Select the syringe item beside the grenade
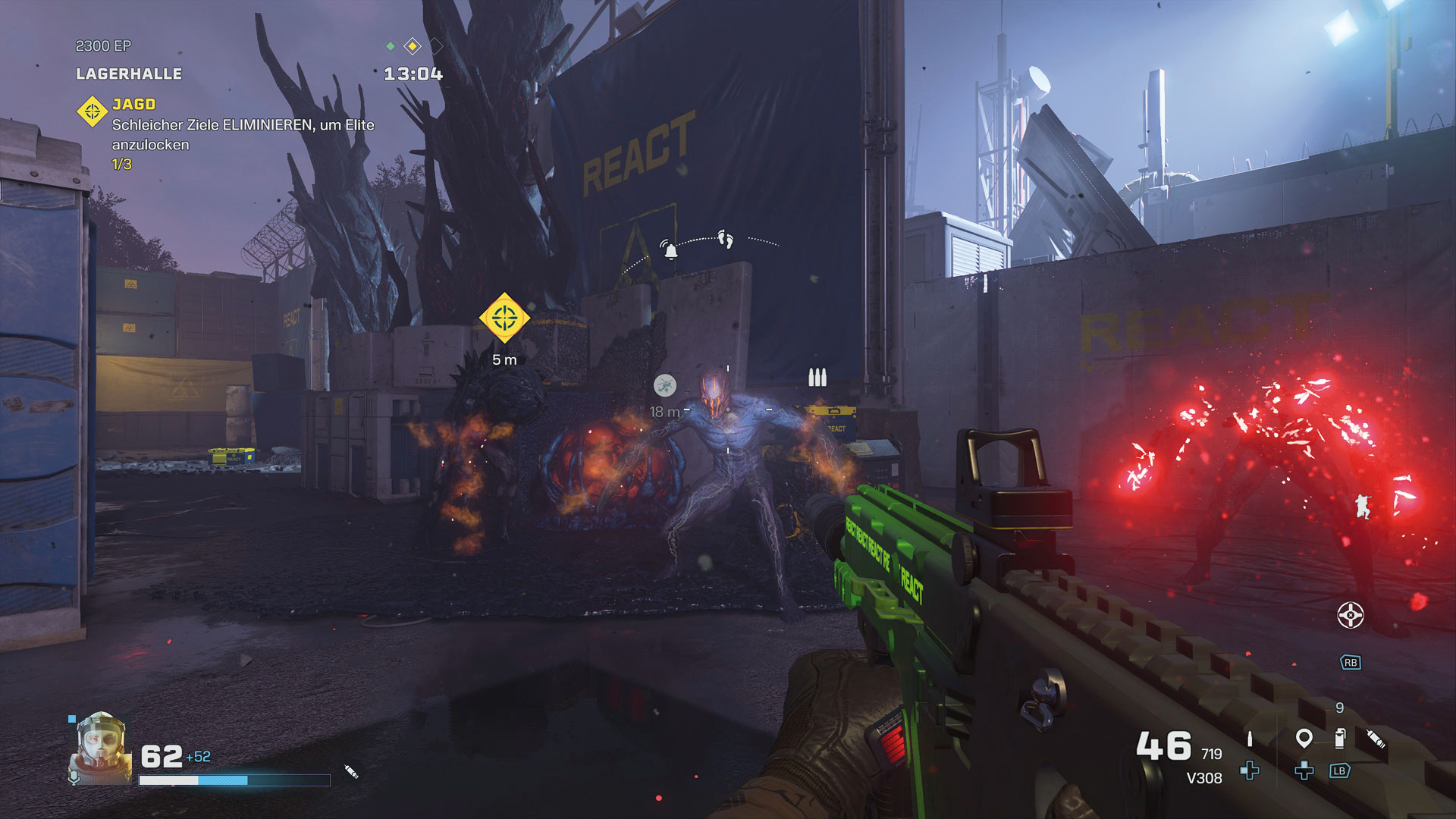 click(1376, 738)
